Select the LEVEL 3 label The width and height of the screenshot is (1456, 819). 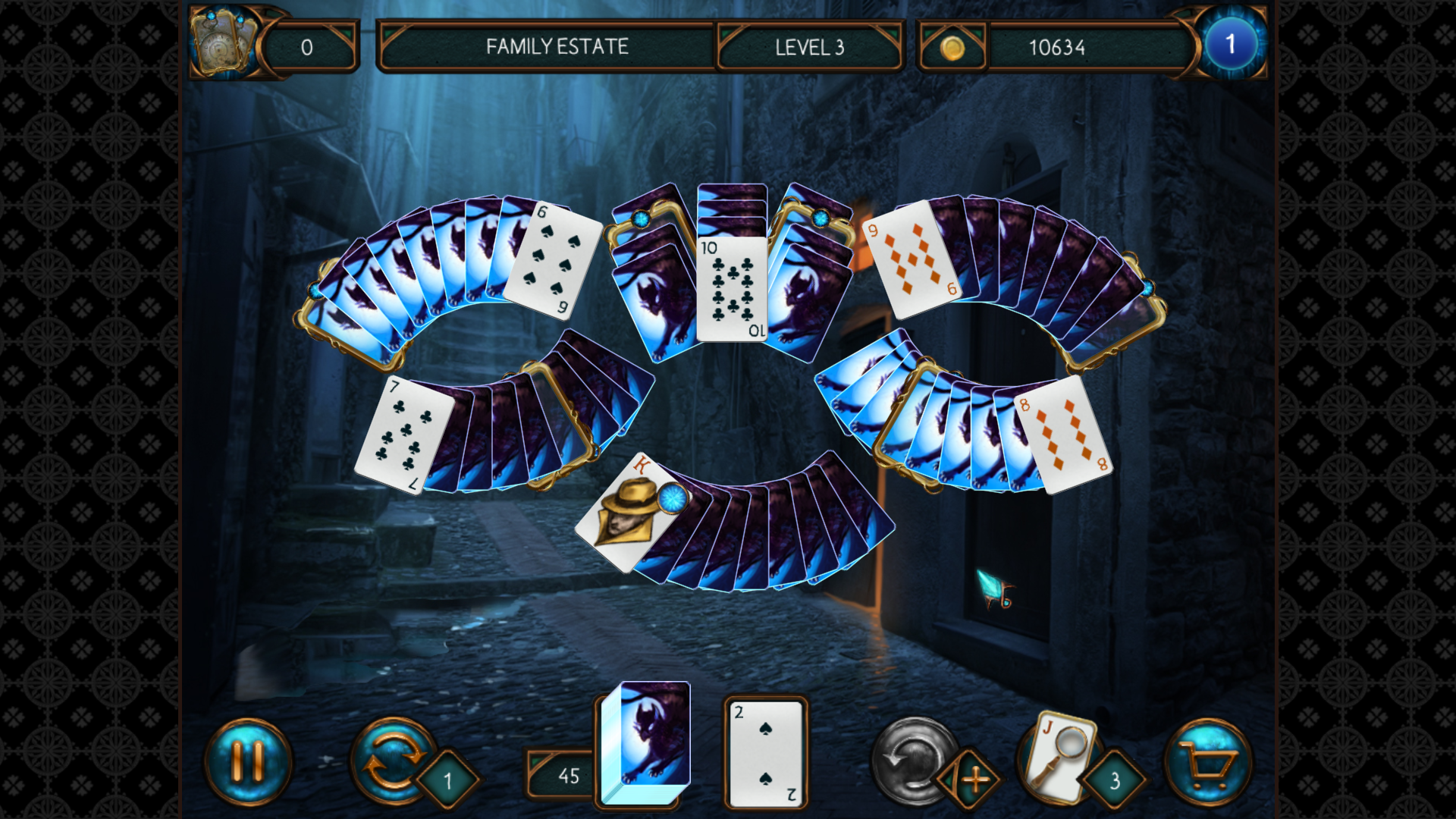click(809, 47)
